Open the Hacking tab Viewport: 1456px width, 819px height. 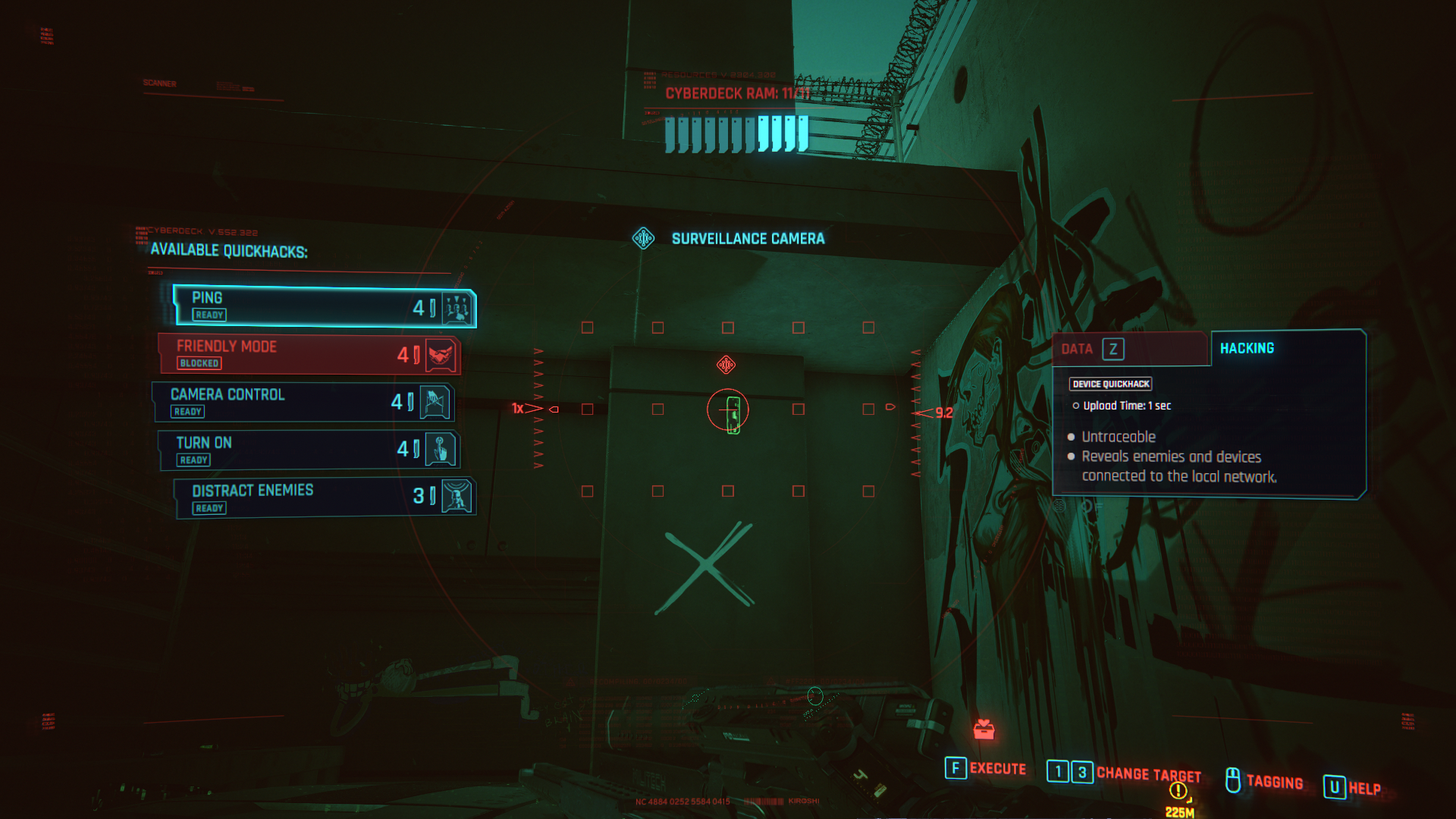[1287, 348]
